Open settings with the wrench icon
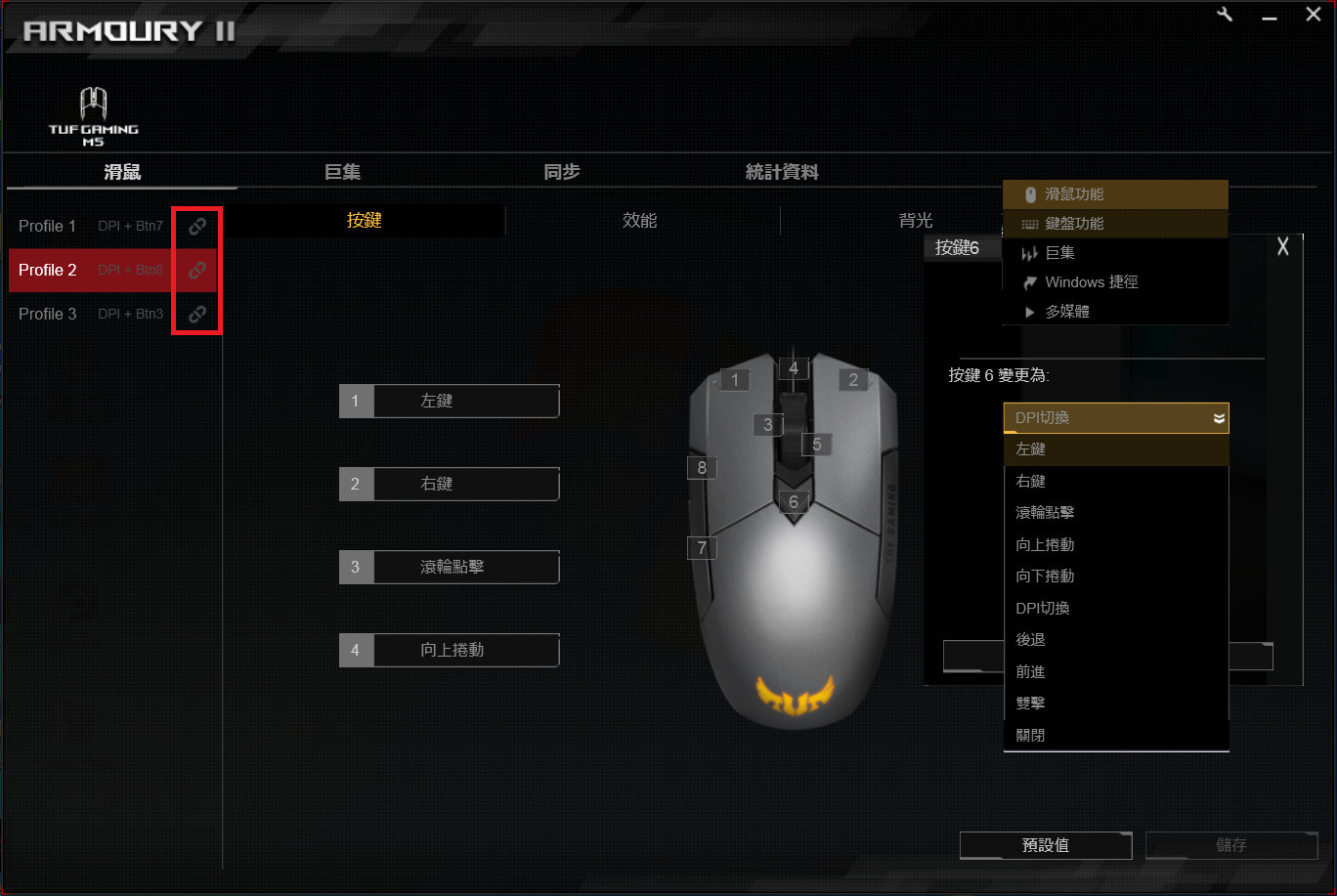1337x896 pixels. pyautogui.click(x=1225, y=14)
